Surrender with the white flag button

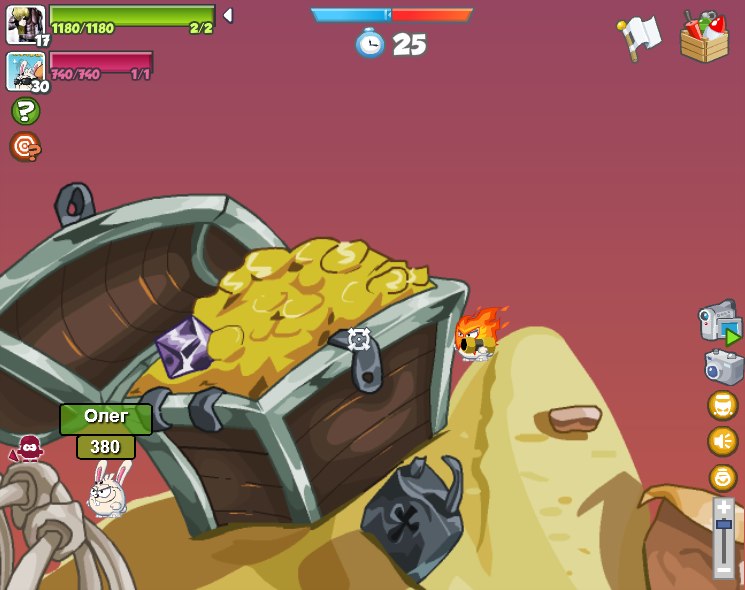(639, 37)
